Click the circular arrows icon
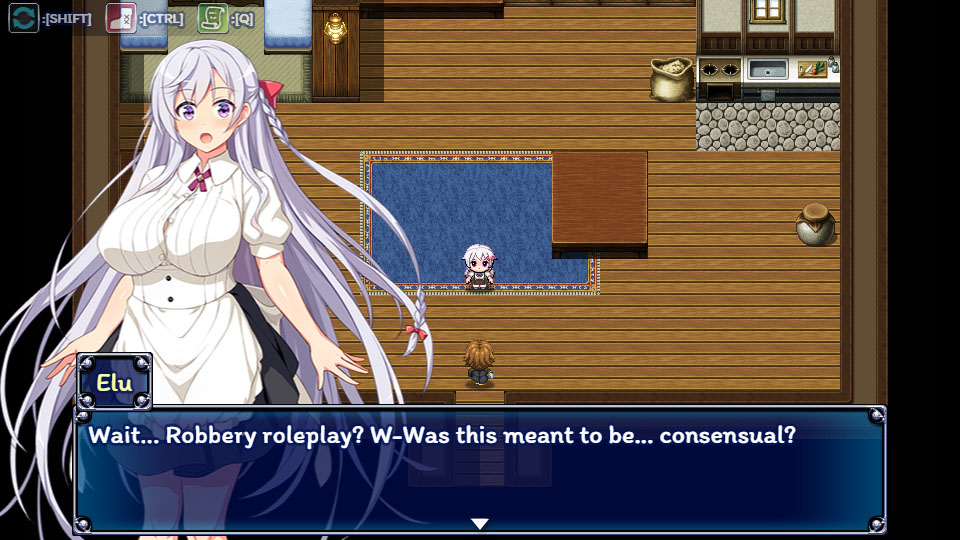Screen dimensions: 960x540 [24, 18]
